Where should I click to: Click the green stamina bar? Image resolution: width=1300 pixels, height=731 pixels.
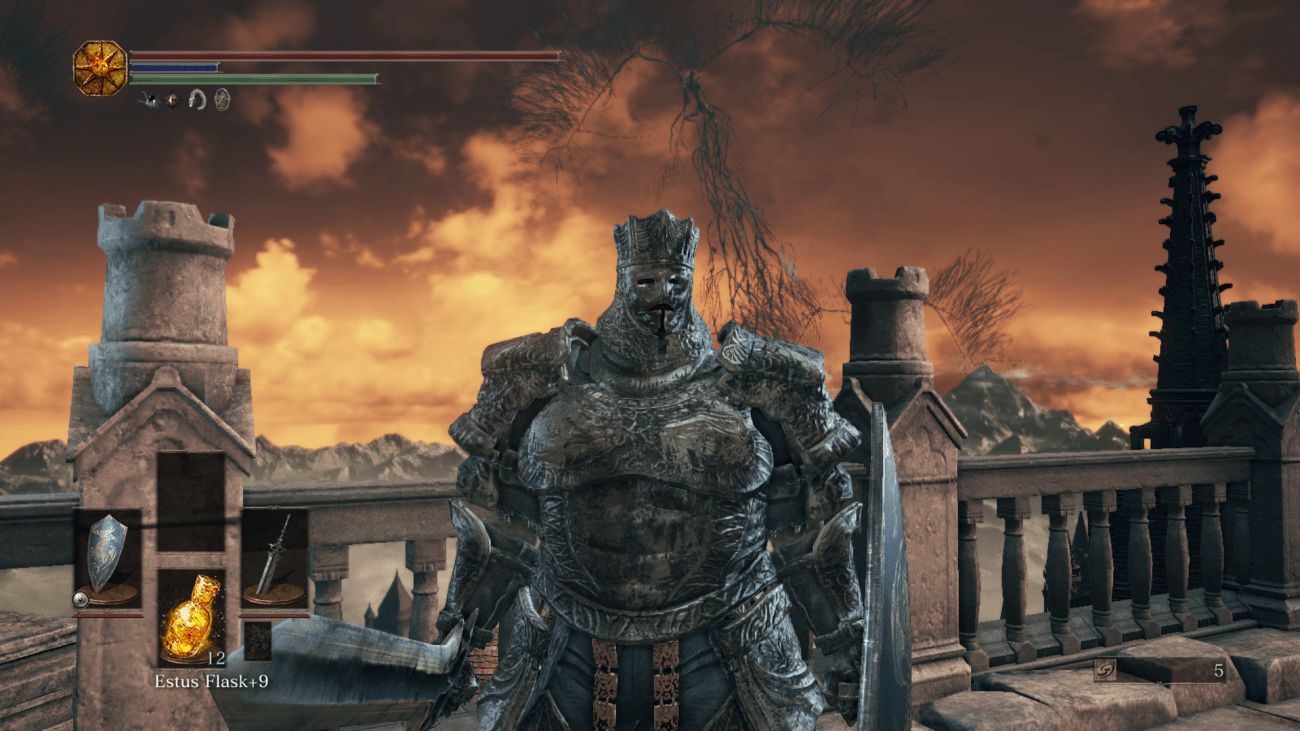[x=254, y=78]
